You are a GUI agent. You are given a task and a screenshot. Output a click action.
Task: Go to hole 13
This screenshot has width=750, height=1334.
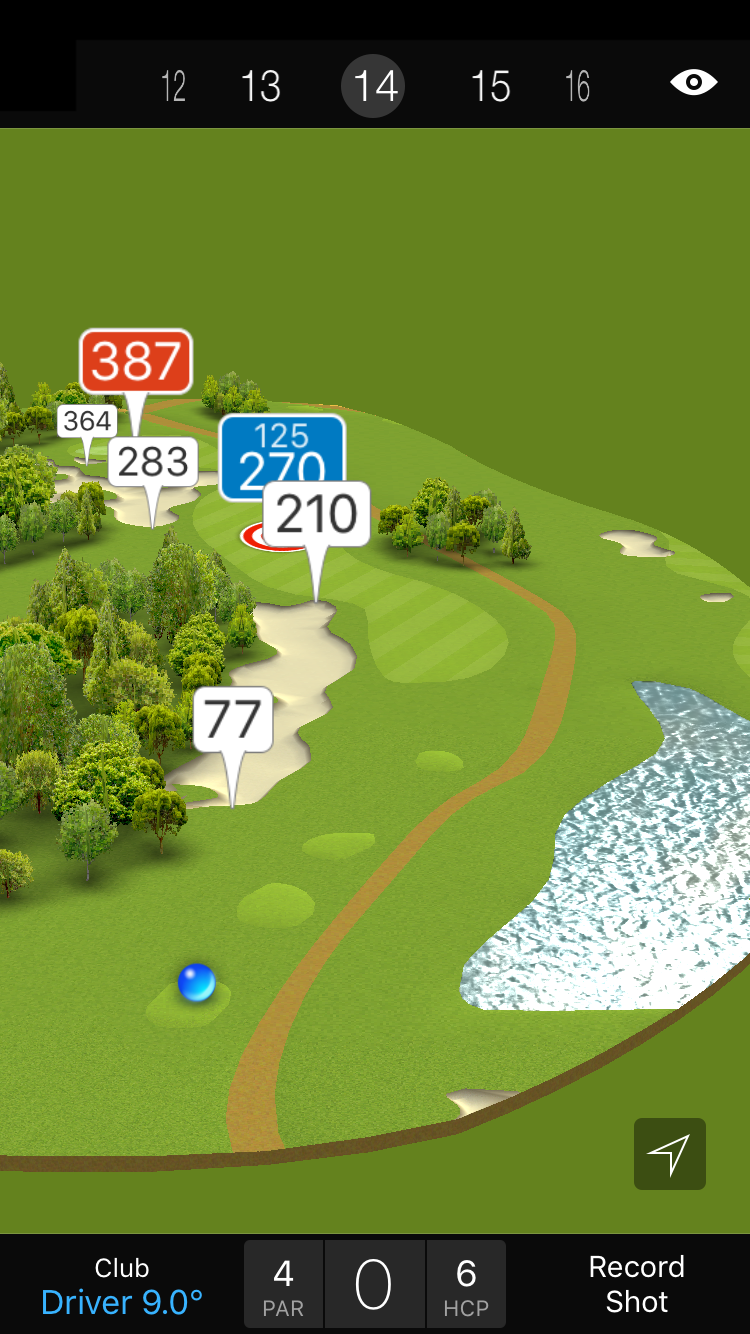point(261,87)
